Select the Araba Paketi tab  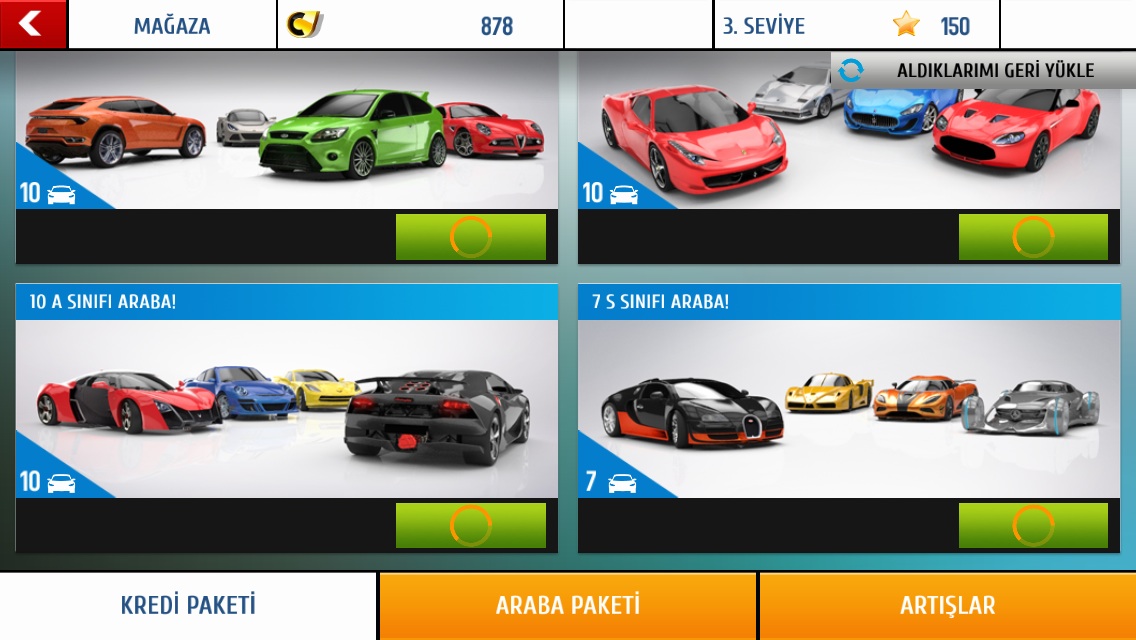click(567, 605)
